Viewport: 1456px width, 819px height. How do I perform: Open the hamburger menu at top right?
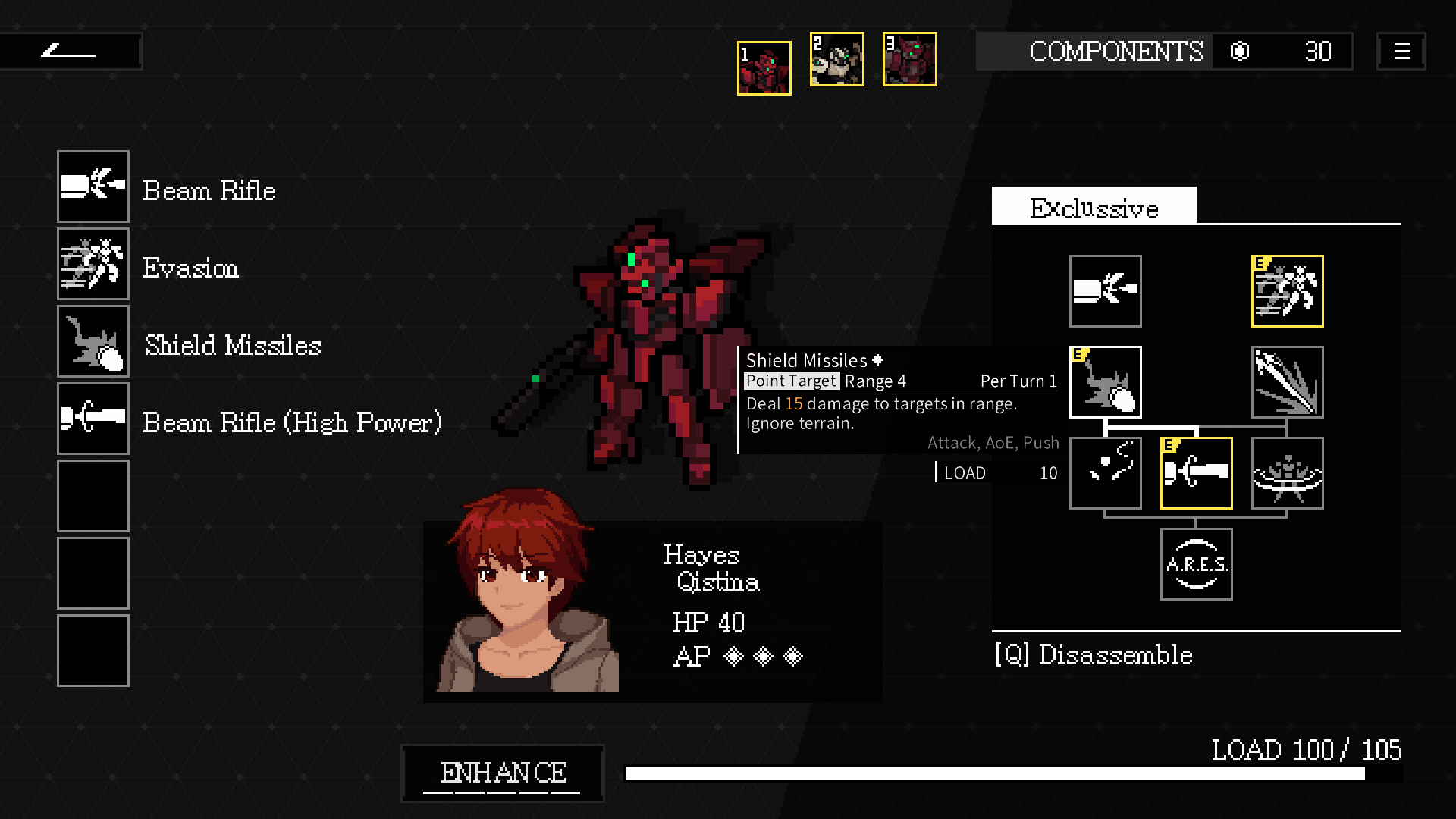coord(1401,52)
